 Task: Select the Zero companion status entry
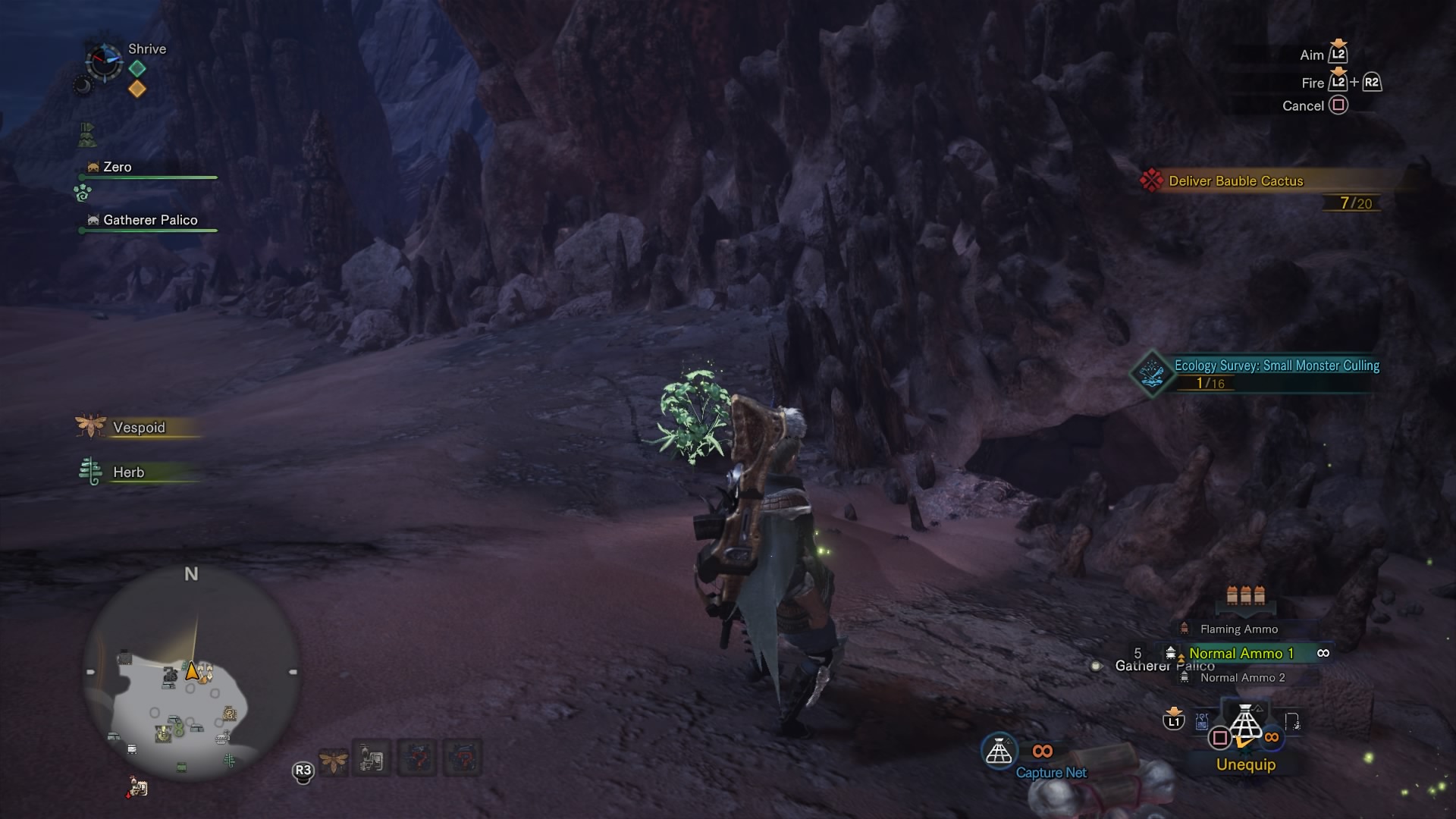[x=117, y=168]
